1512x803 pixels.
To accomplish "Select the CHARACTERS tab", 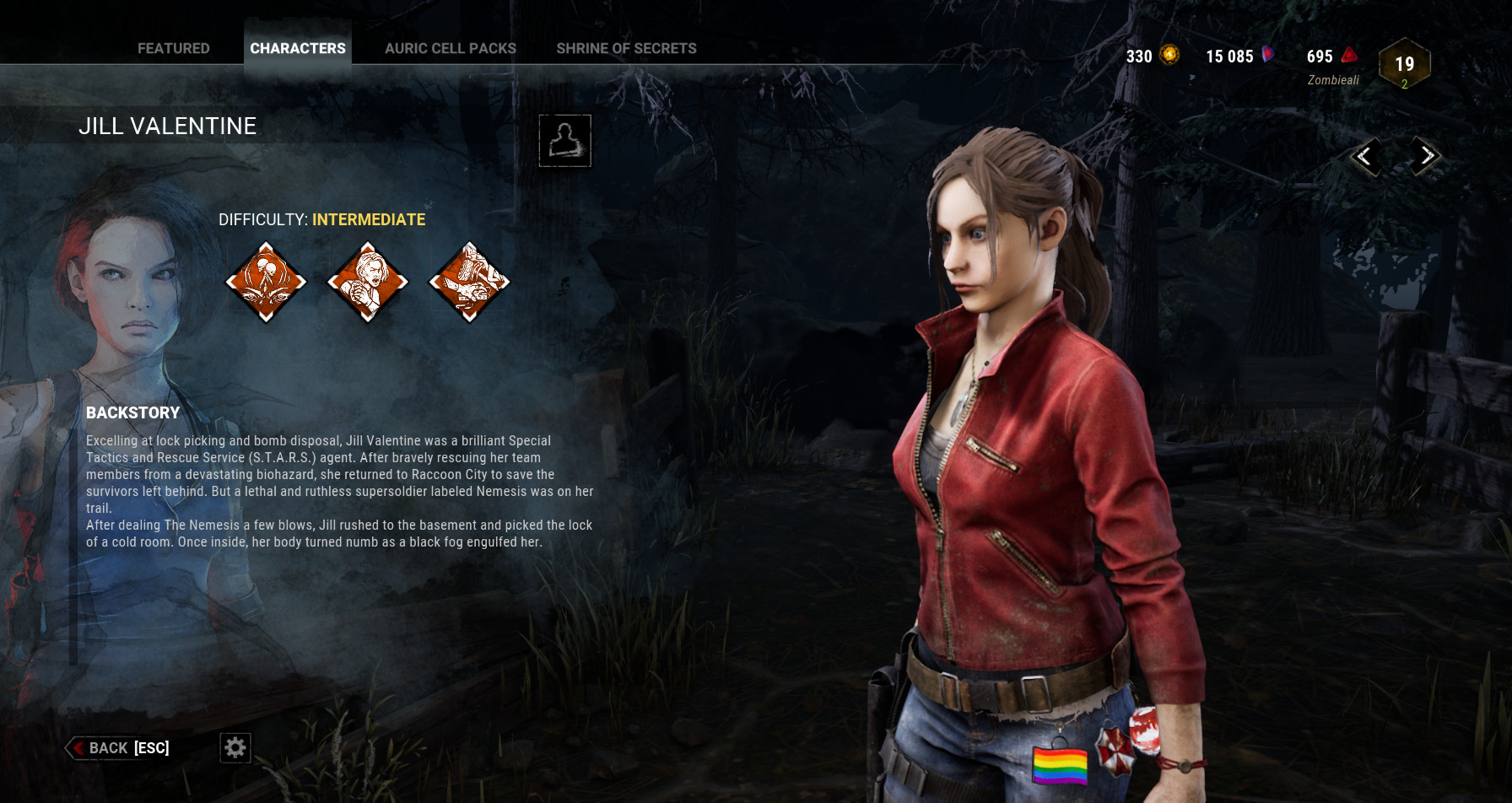I will [297, 48].
